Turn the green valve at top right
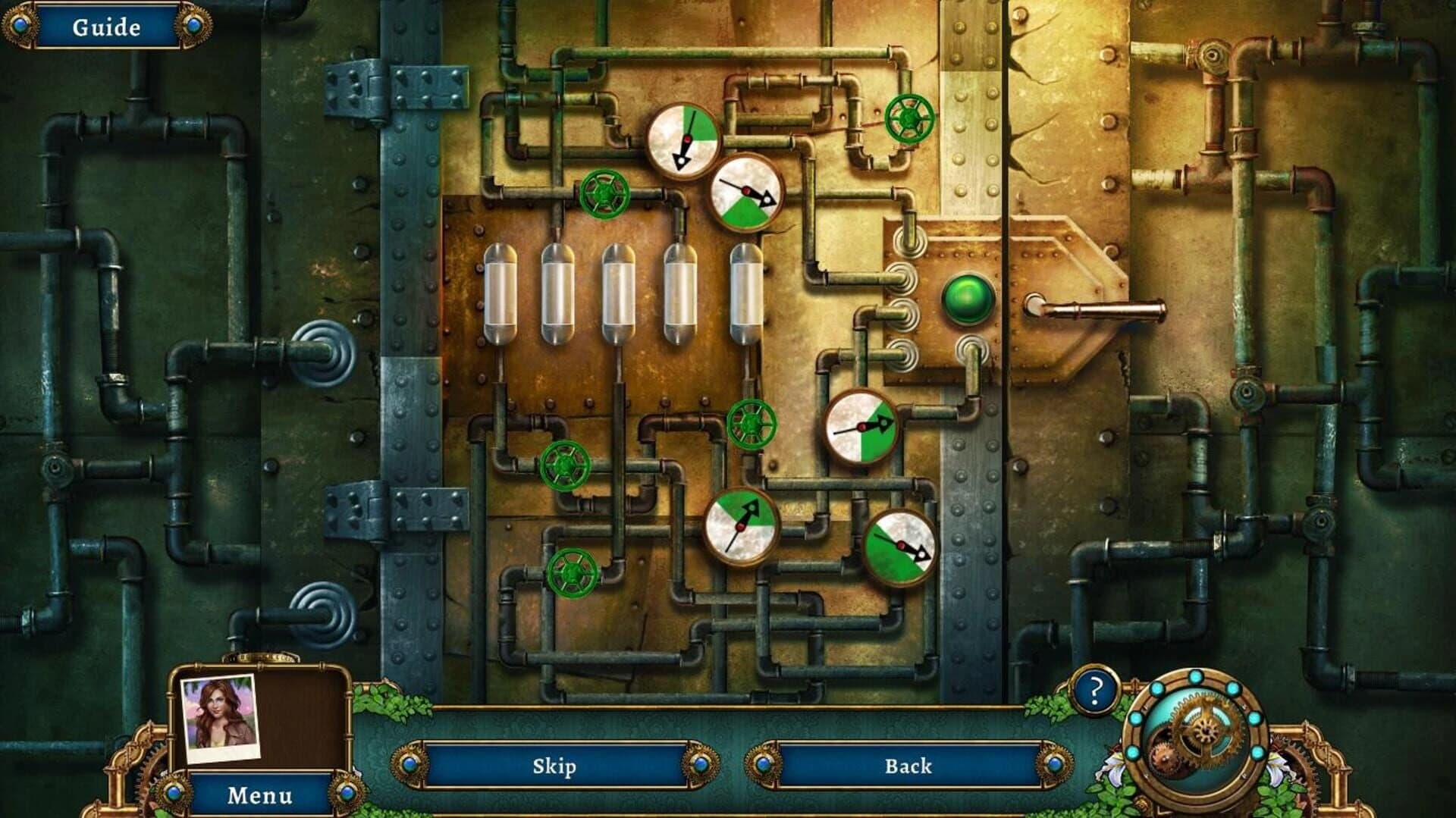The width and height of the screenshot is (1456, 818). pyautogui.click(x=909, y=119)
